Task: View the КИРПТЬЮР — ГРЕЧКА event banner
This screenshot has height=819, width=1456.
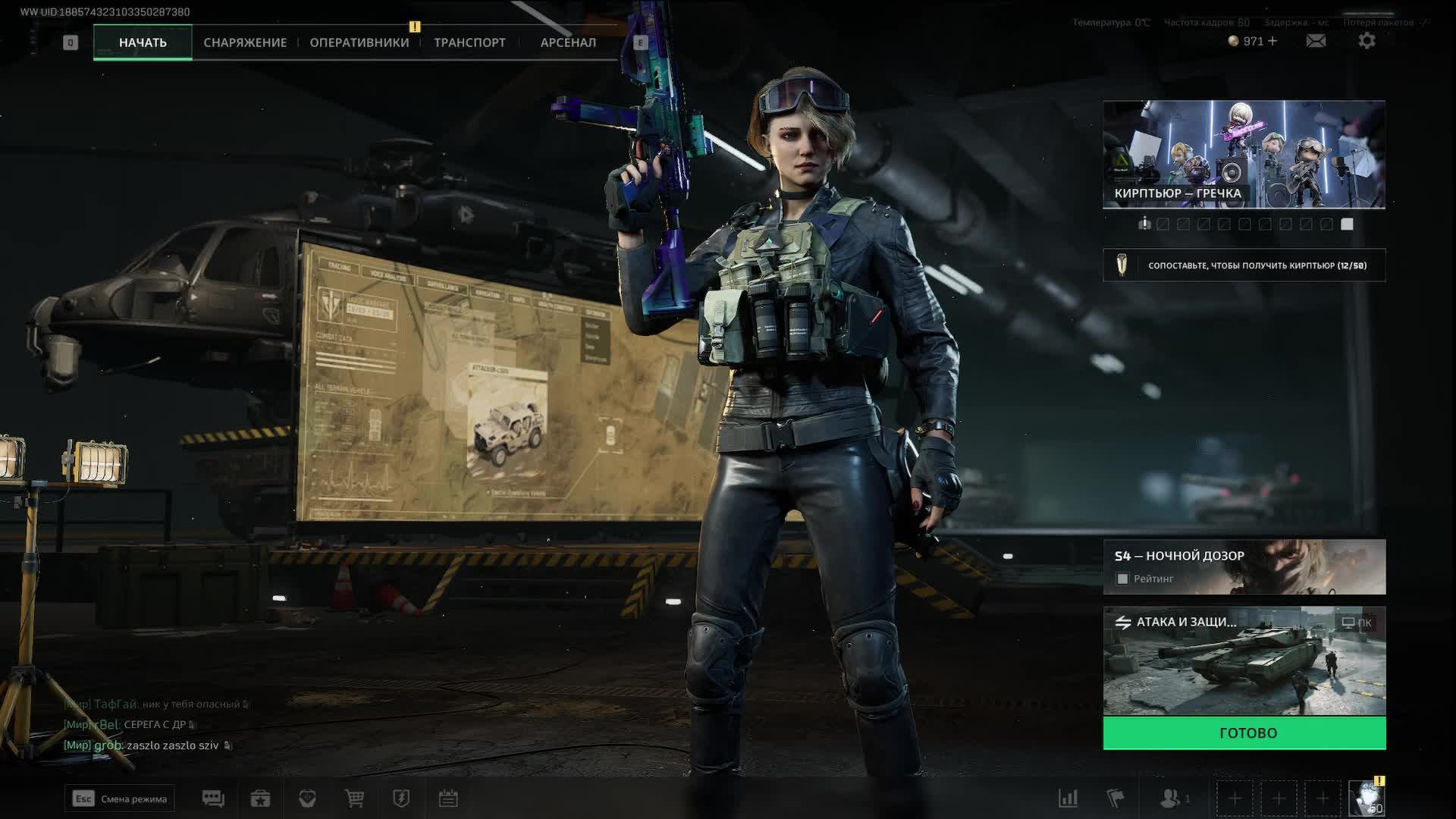Action: [x=1244, y=154]
